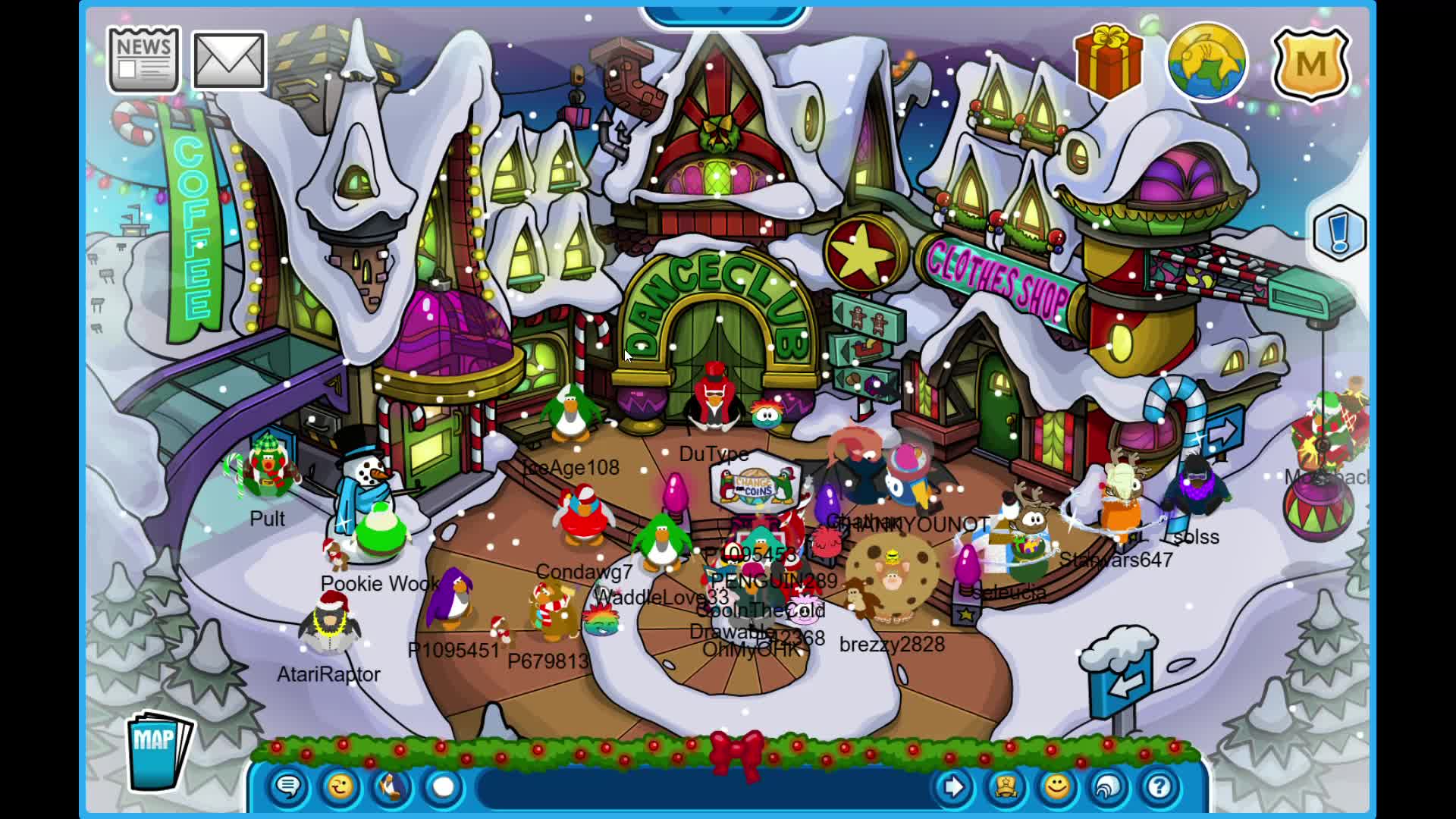
Task: Open the News newspaper icon
Action: (143, 59)
